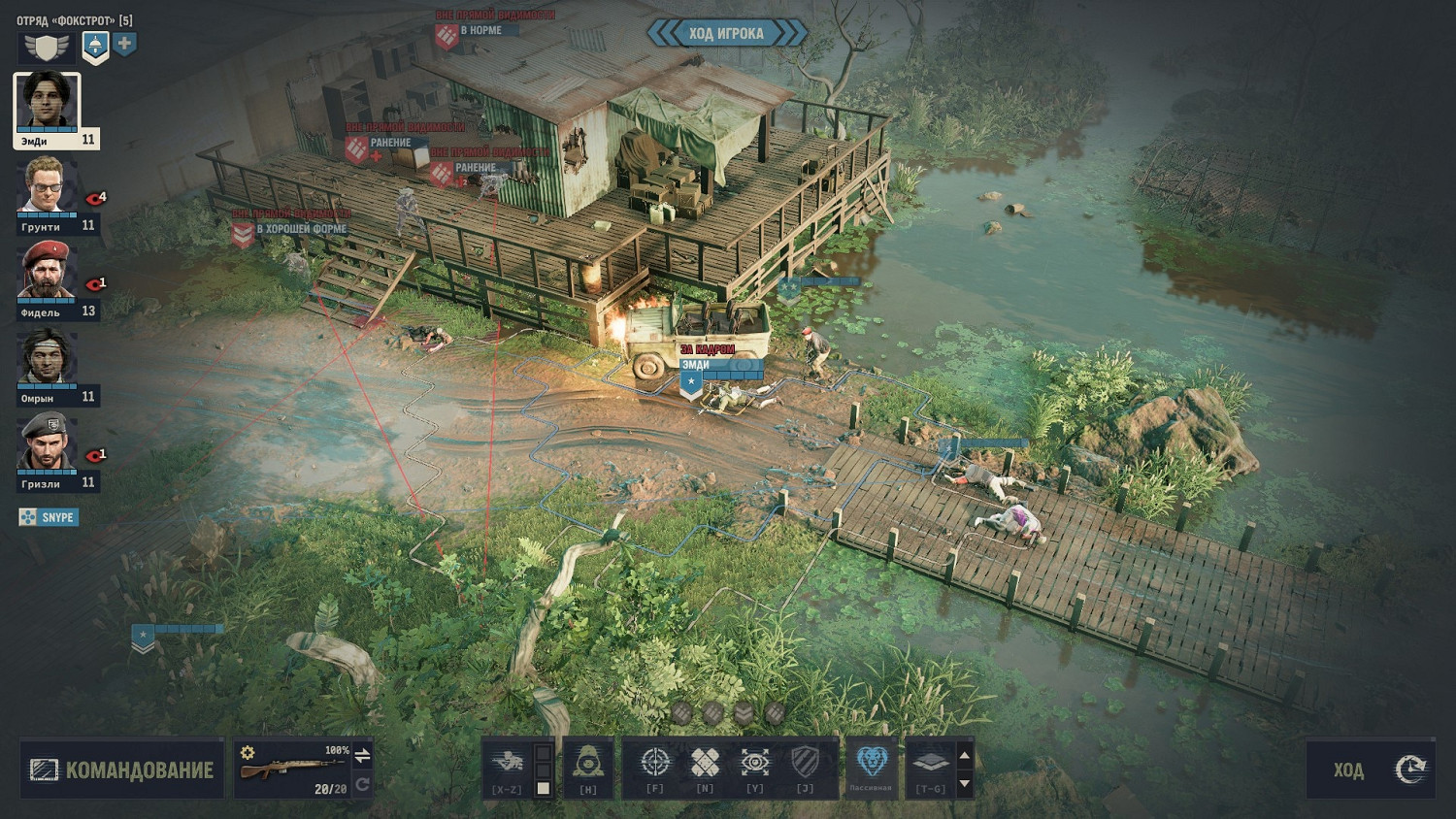Click the SNYPE mod button

point(49,517)
